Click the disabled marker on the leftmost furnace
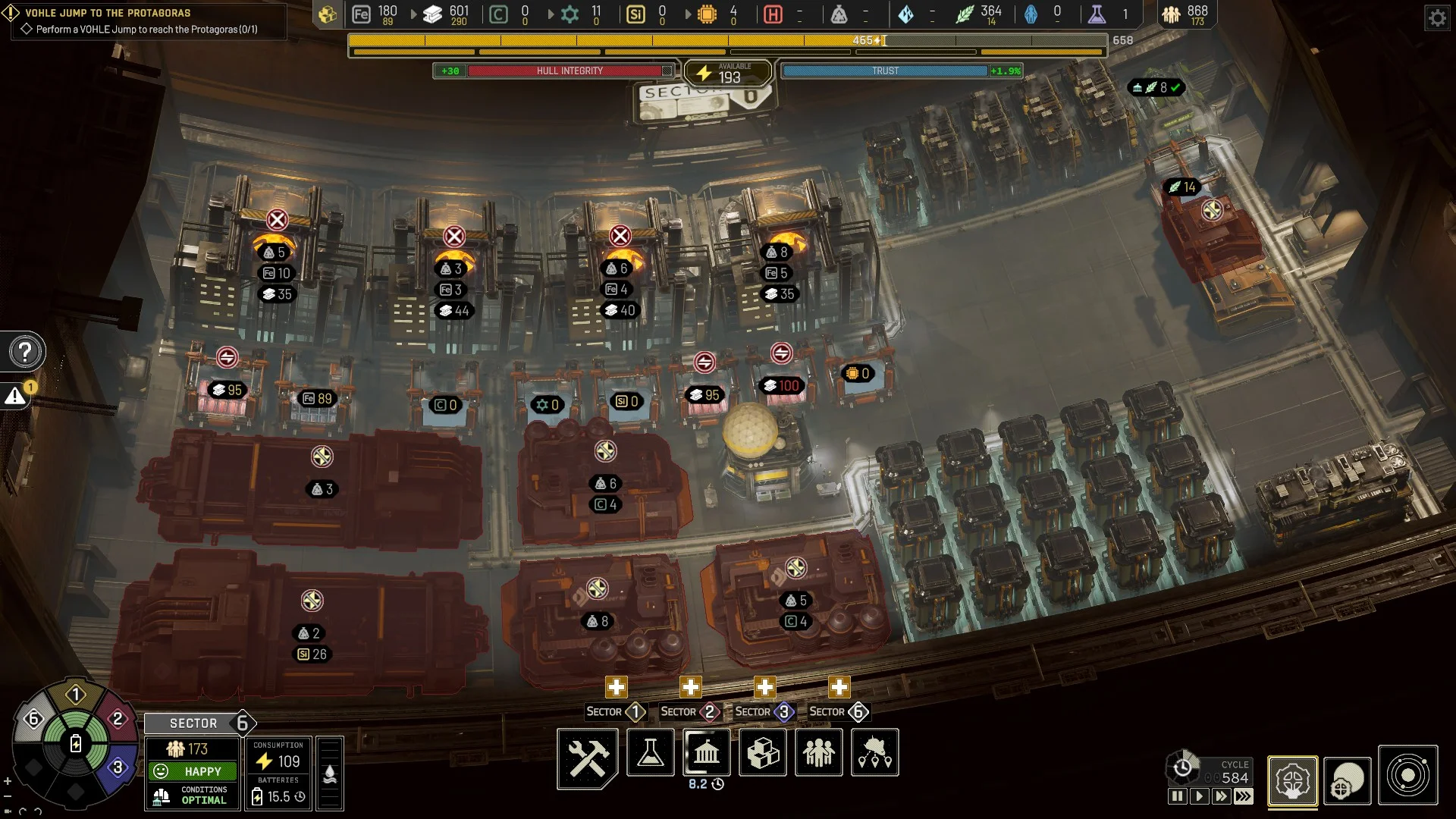The width and height of the screenshot is (1456, 819). point(277,220)
